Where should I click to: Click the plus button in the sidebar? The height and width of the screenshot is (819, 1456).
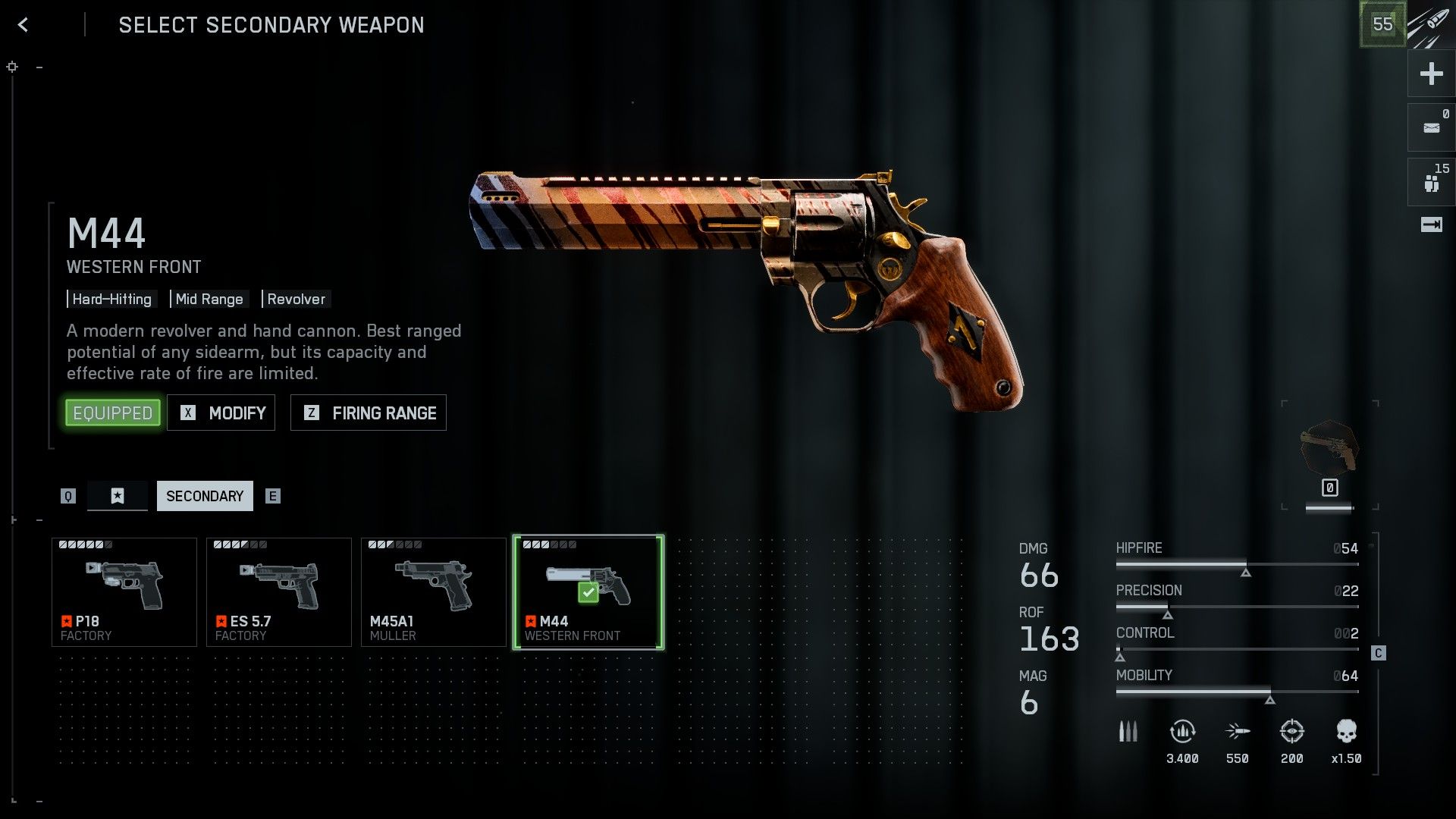click(x=1431, y=74)
